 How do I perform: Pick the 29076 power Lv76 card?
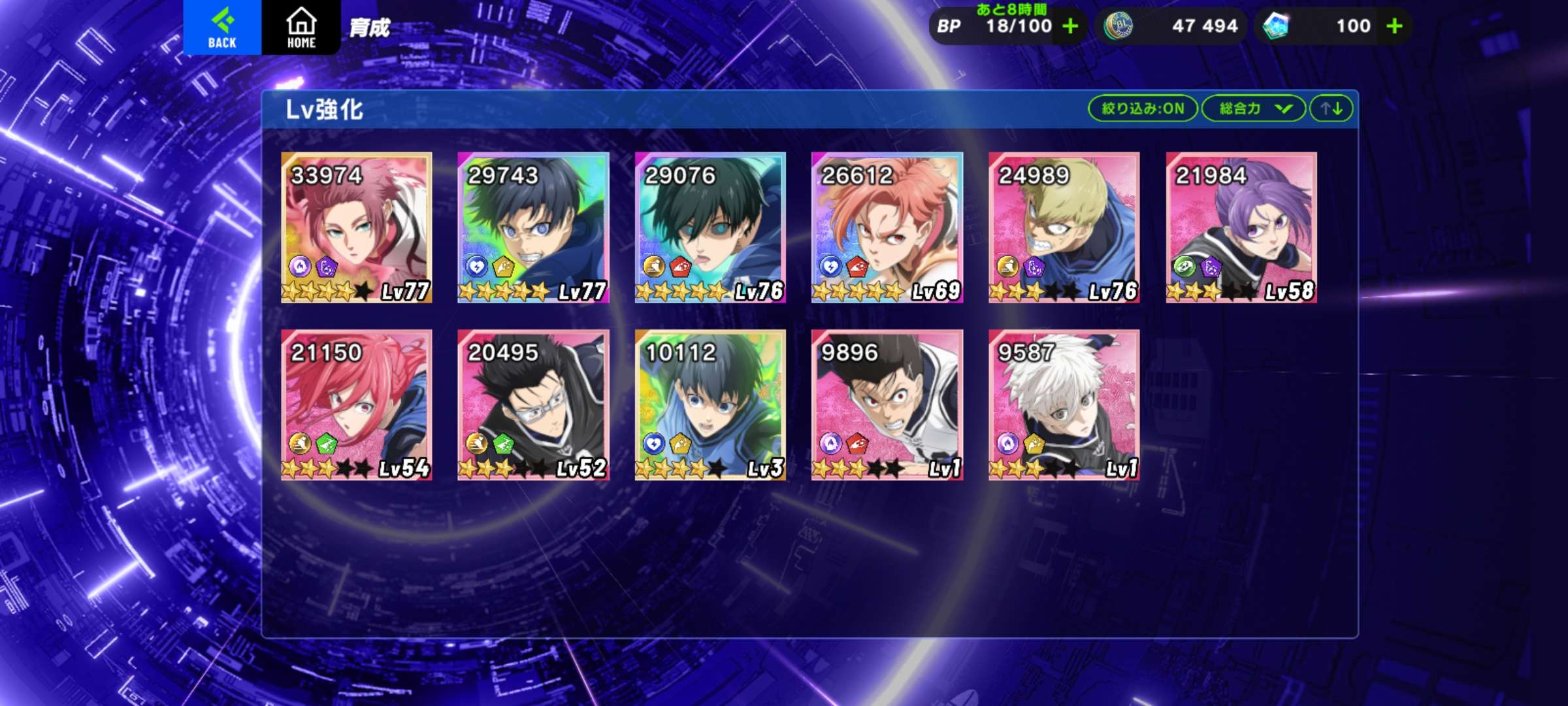710,227
